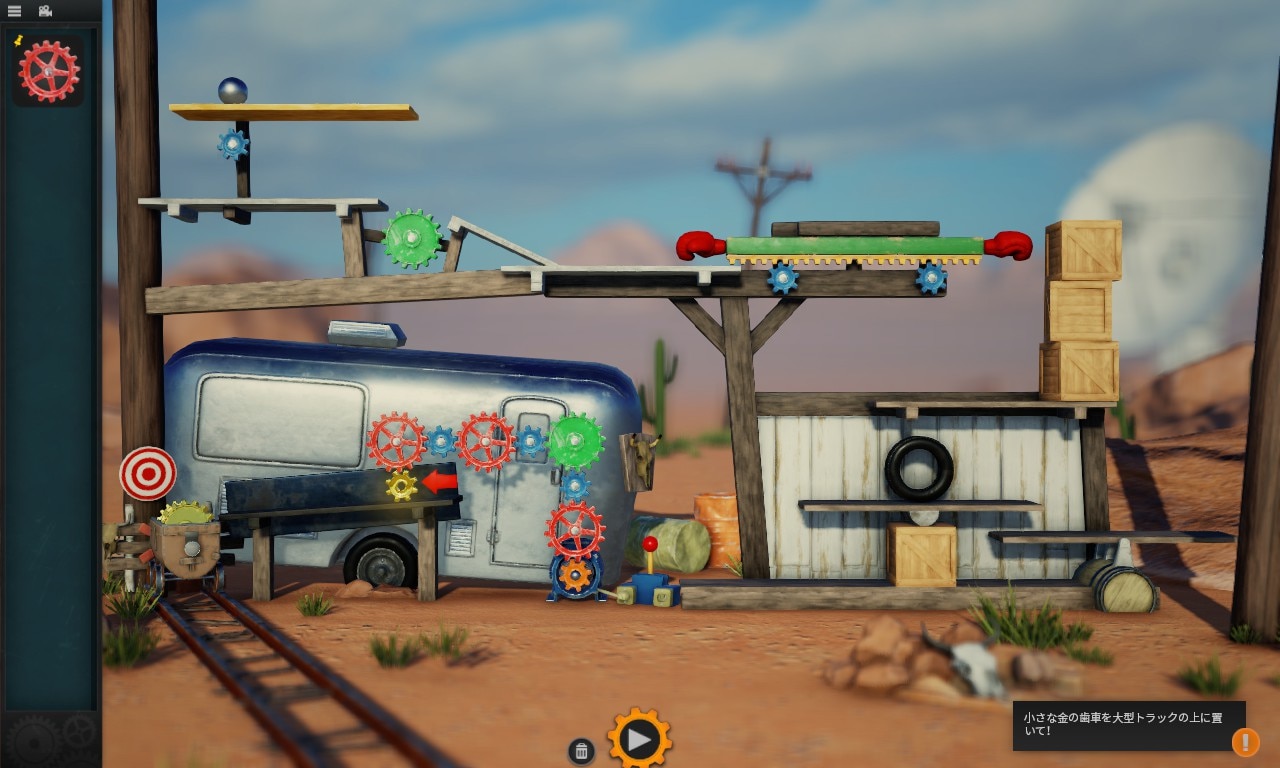Open the hamburger menu

(14, 9)
